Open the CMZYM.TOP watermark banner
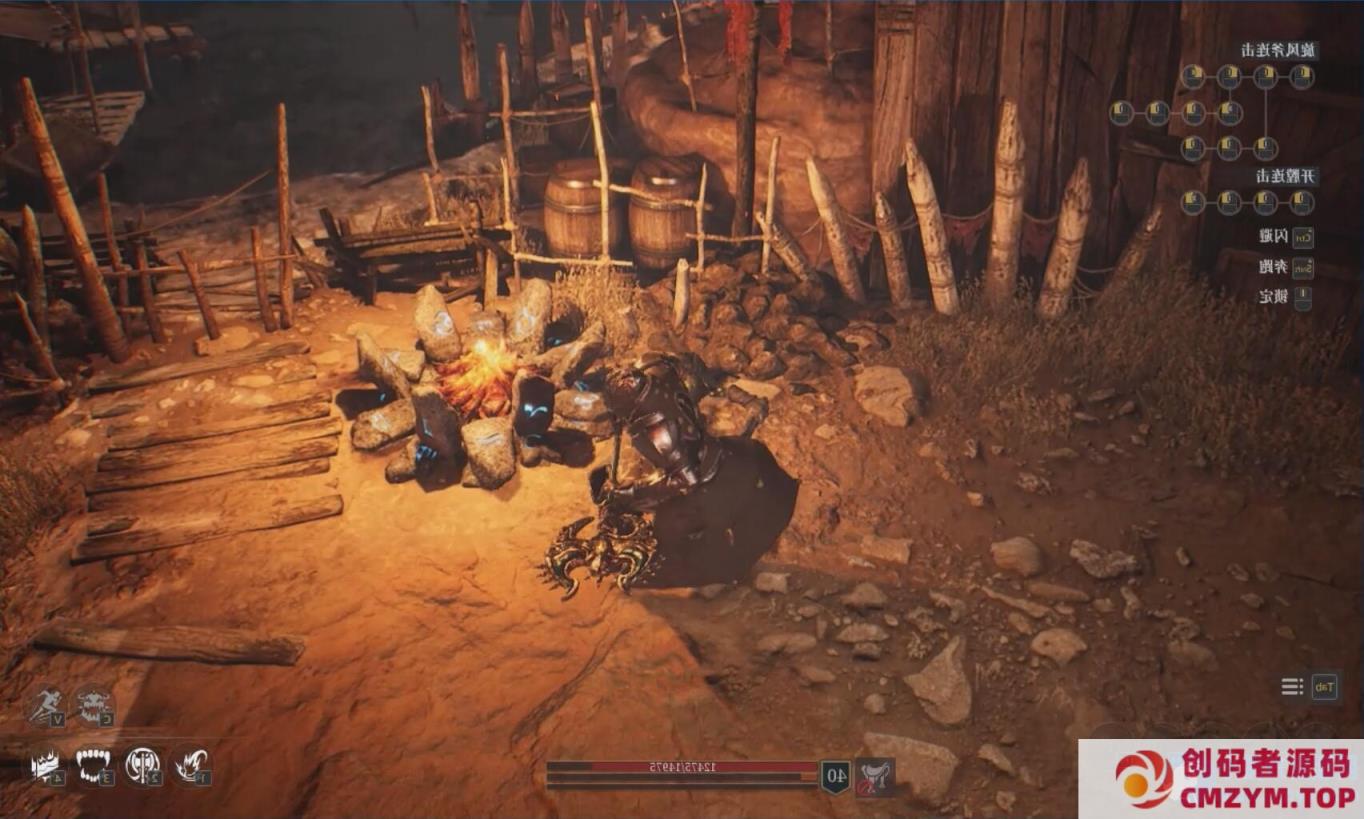The image size is (1364, 819). (1220, 779)
